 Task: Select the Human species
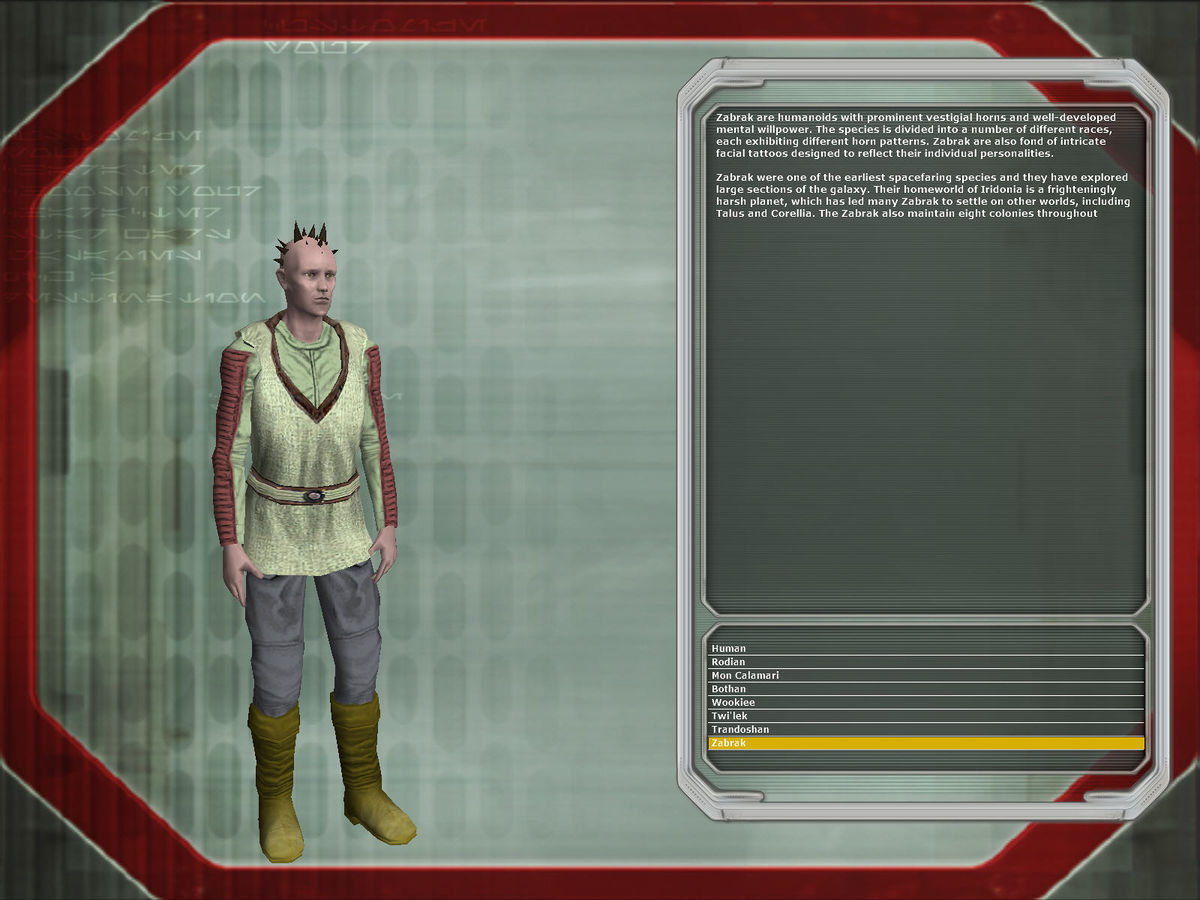728,649
